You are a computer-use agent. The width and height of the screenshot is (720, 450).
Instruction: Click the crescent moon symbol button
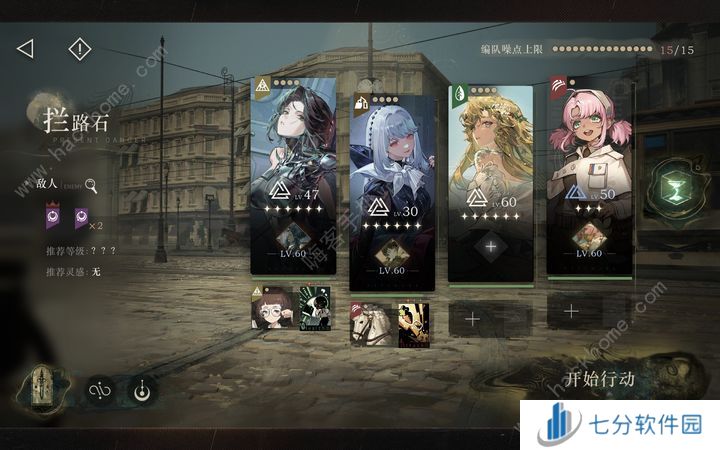coord(141,391)
